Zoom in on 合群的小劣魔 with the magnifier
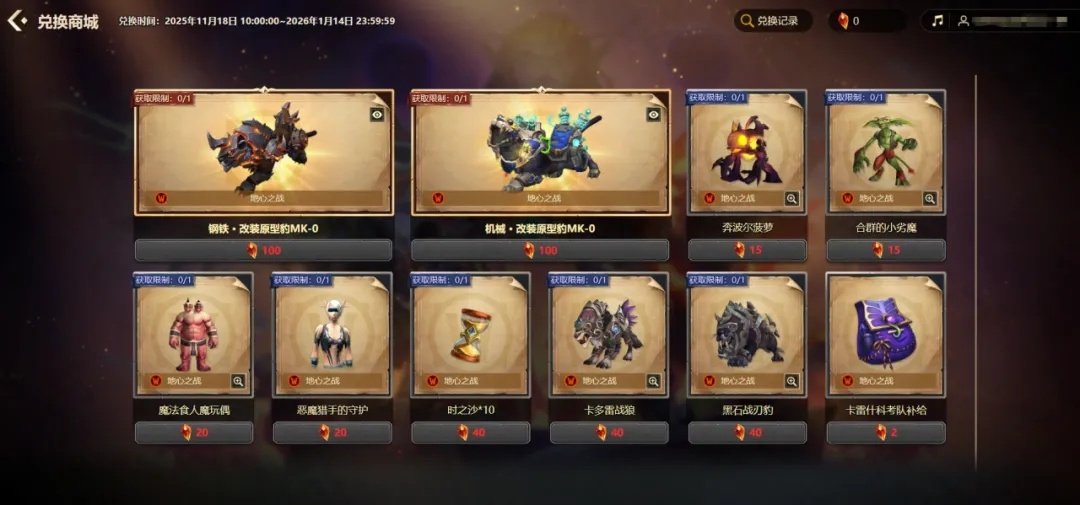 930,199
